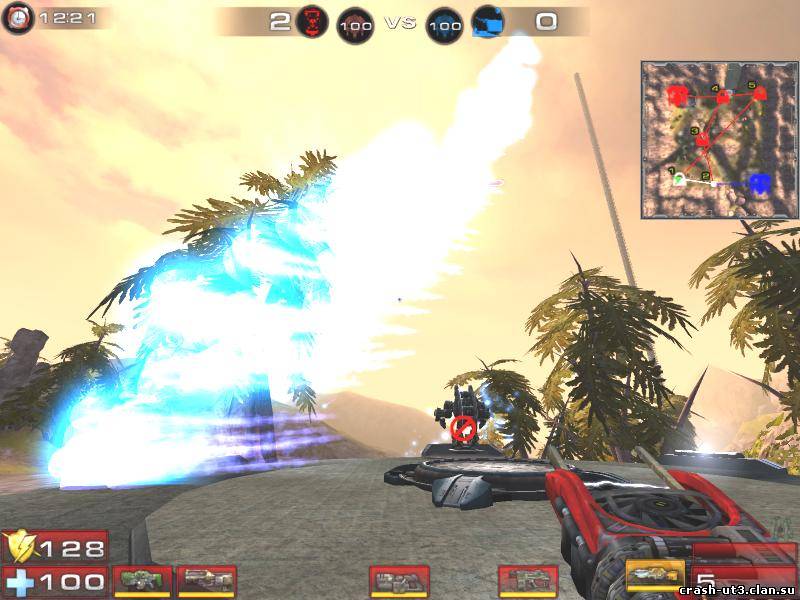This screenshot has height=600, width=800.
Task: Pick red node 4 on the minimap
Action: (x=721, y=96)
